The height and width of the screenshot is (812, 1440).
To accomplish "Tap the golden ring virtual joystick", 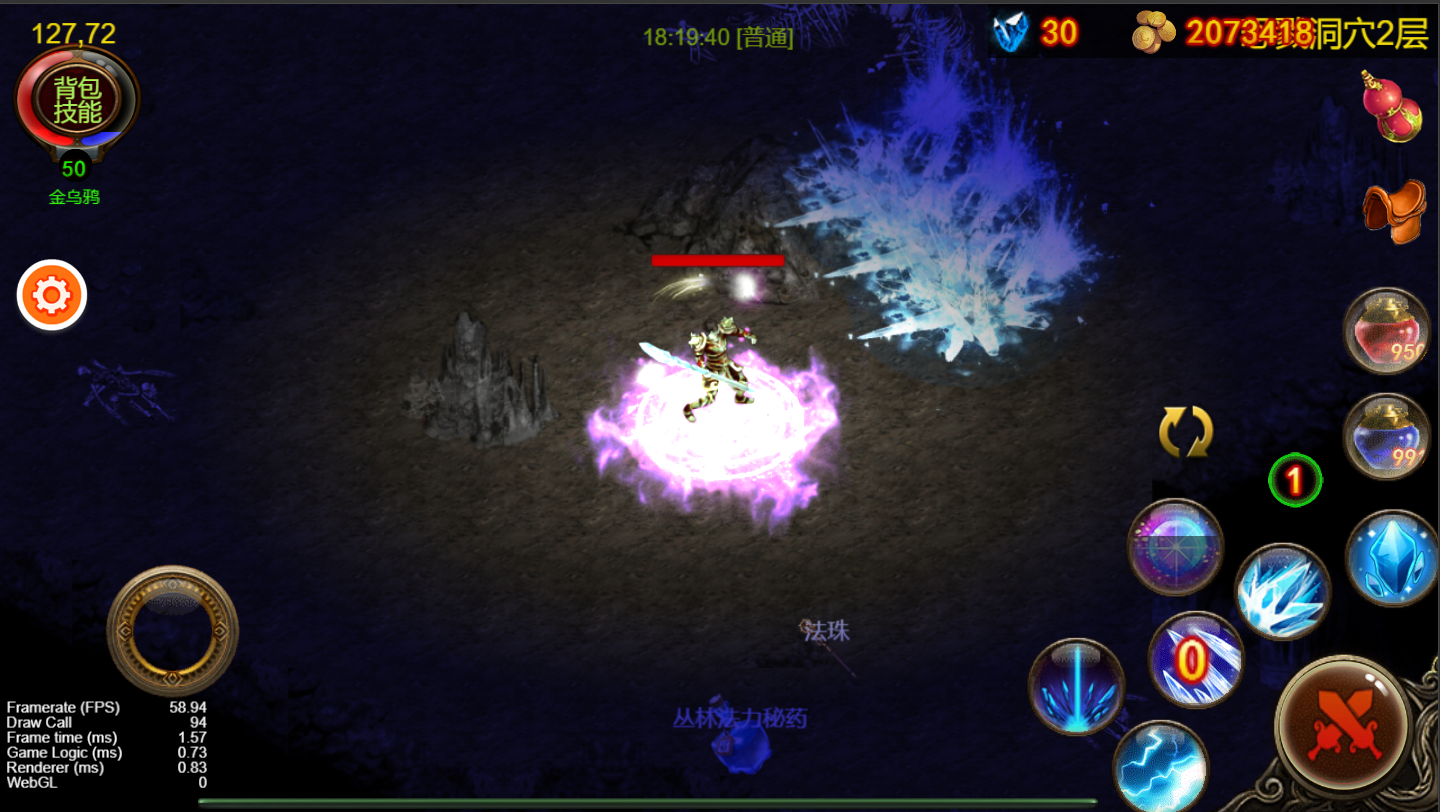I will [172, 631].
